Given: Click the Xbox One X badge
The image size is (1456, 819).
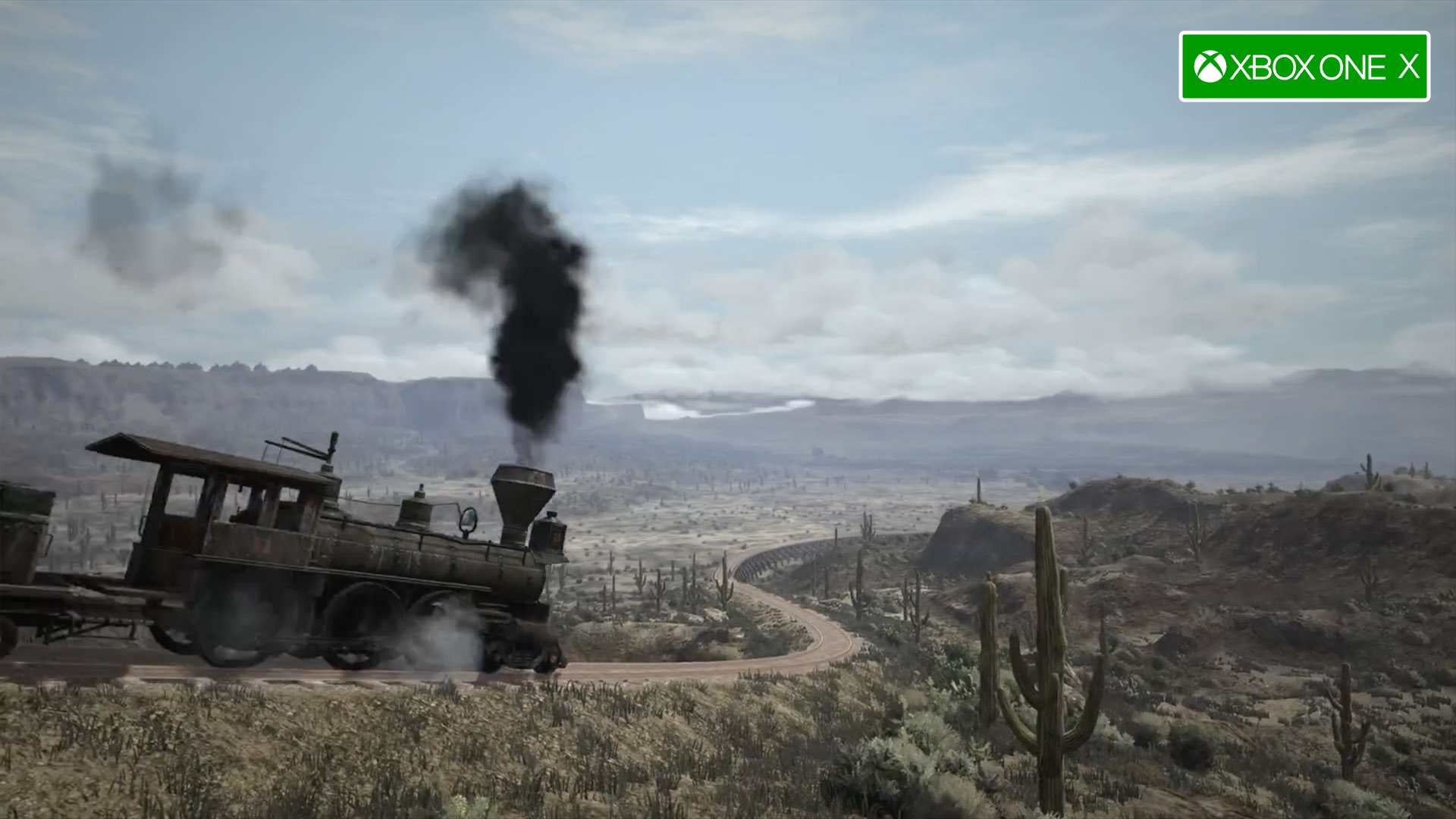Looking at the screenshot, I should [1304, 67].
